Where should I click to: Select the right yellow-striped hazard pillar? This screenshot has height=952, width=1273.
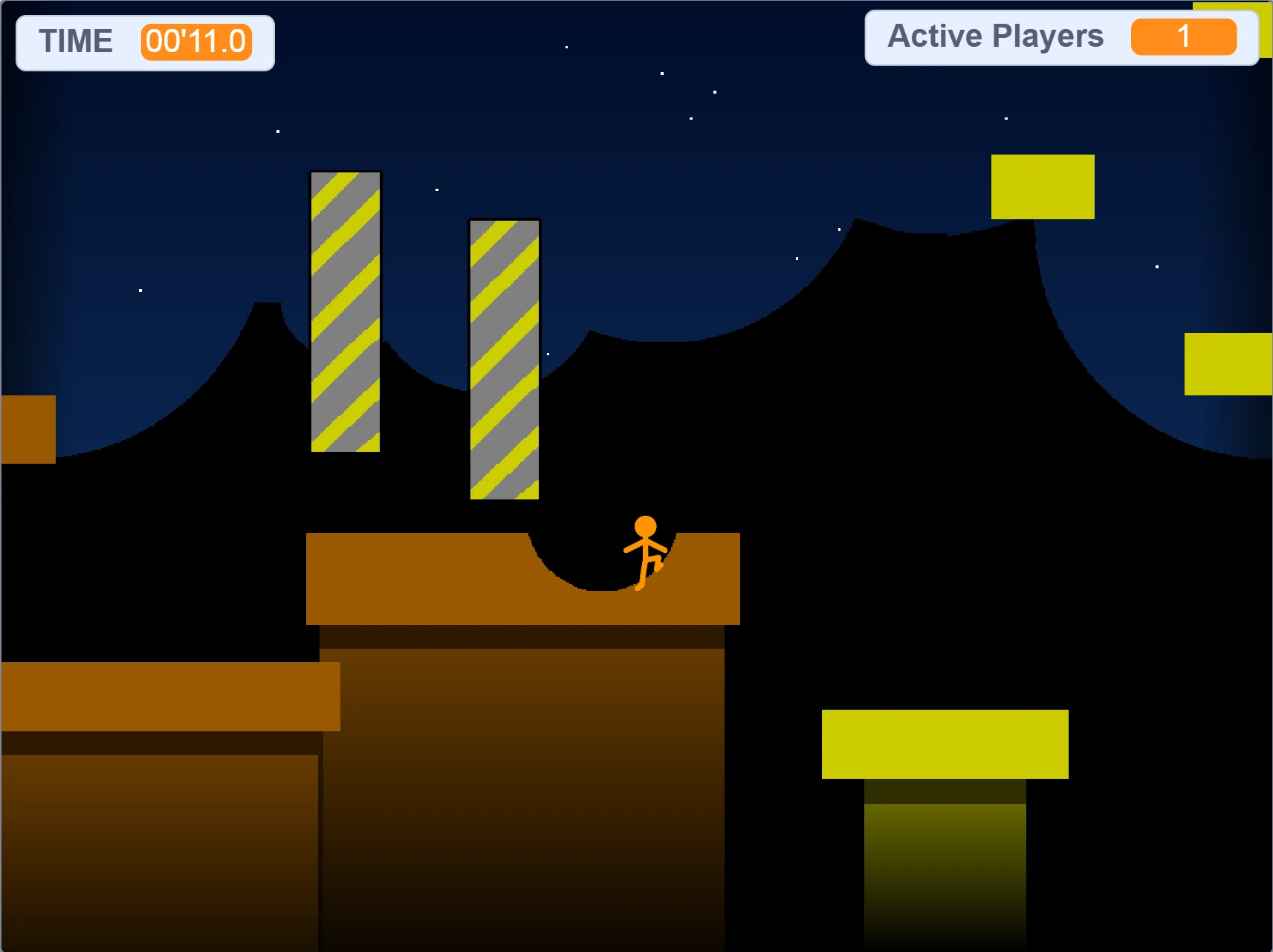point(503,357)
